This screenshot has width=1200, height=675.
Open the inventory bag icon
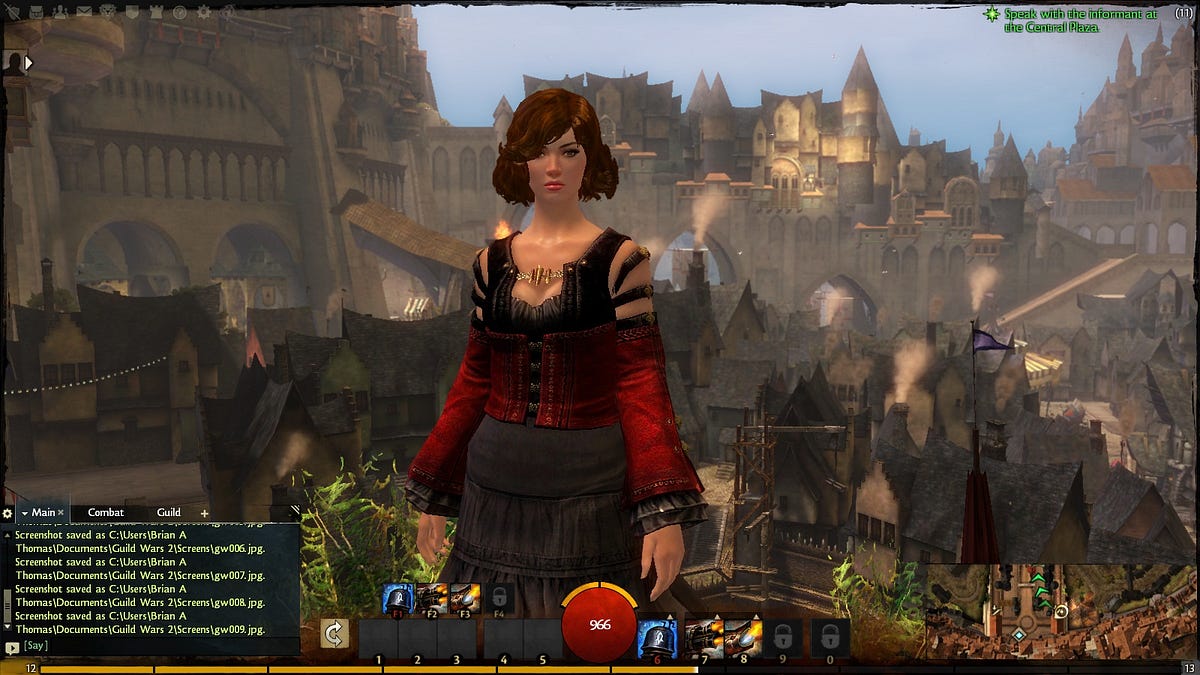click(36, 12)
